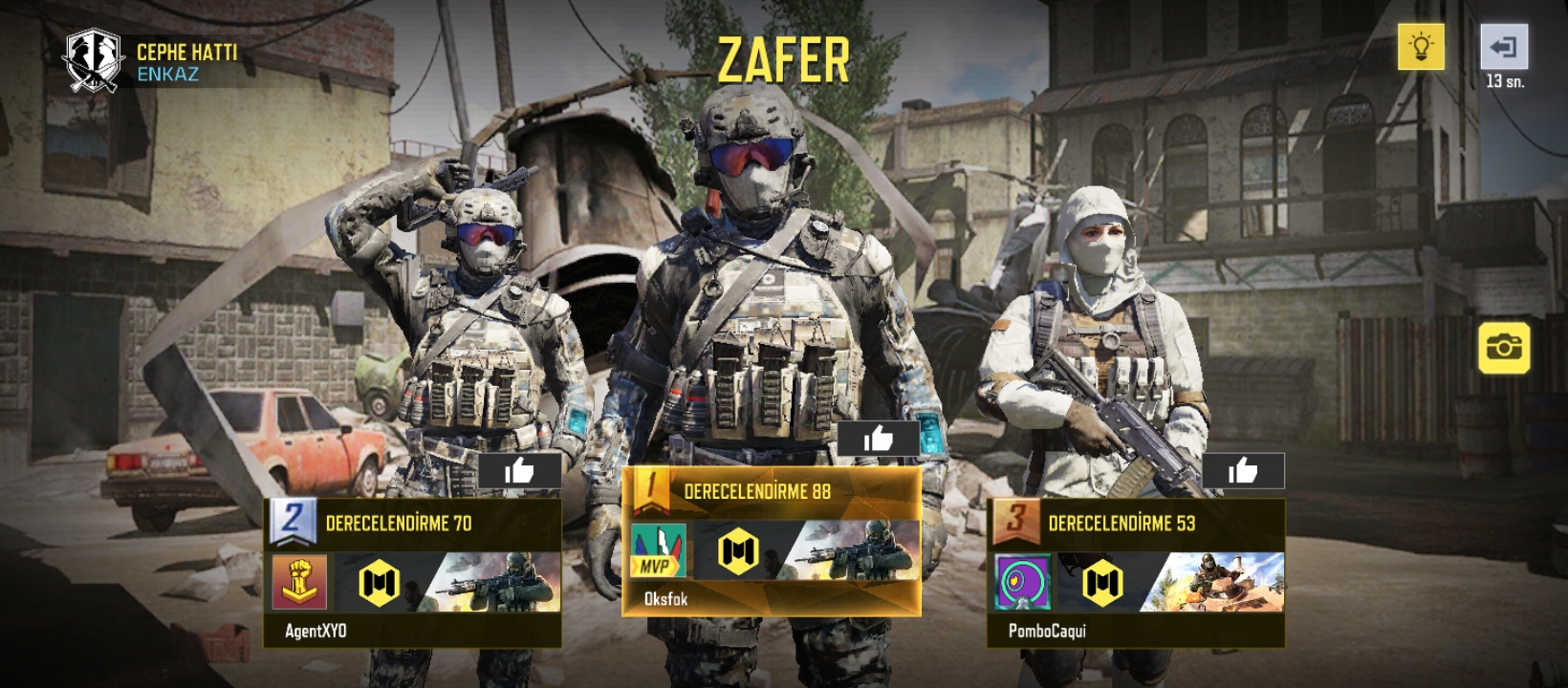Screen dimensions: 1568x688
Task: Open AgentXYO's golden fist avatar
Action: pos(299,582)
